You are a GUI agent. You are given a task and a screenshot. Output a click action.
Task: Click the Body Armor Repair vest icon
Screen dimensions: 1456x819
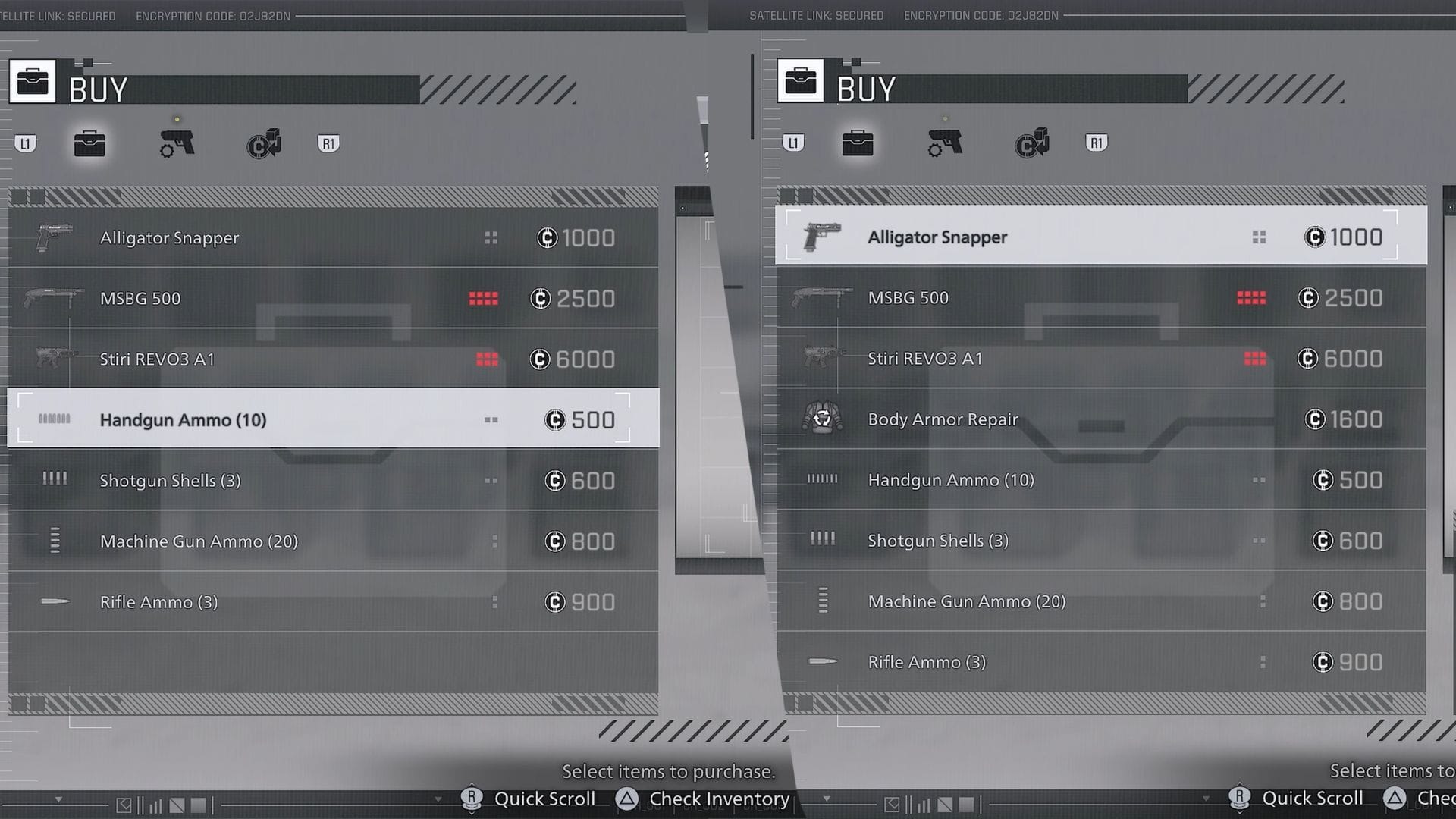(x=821, y=418)
